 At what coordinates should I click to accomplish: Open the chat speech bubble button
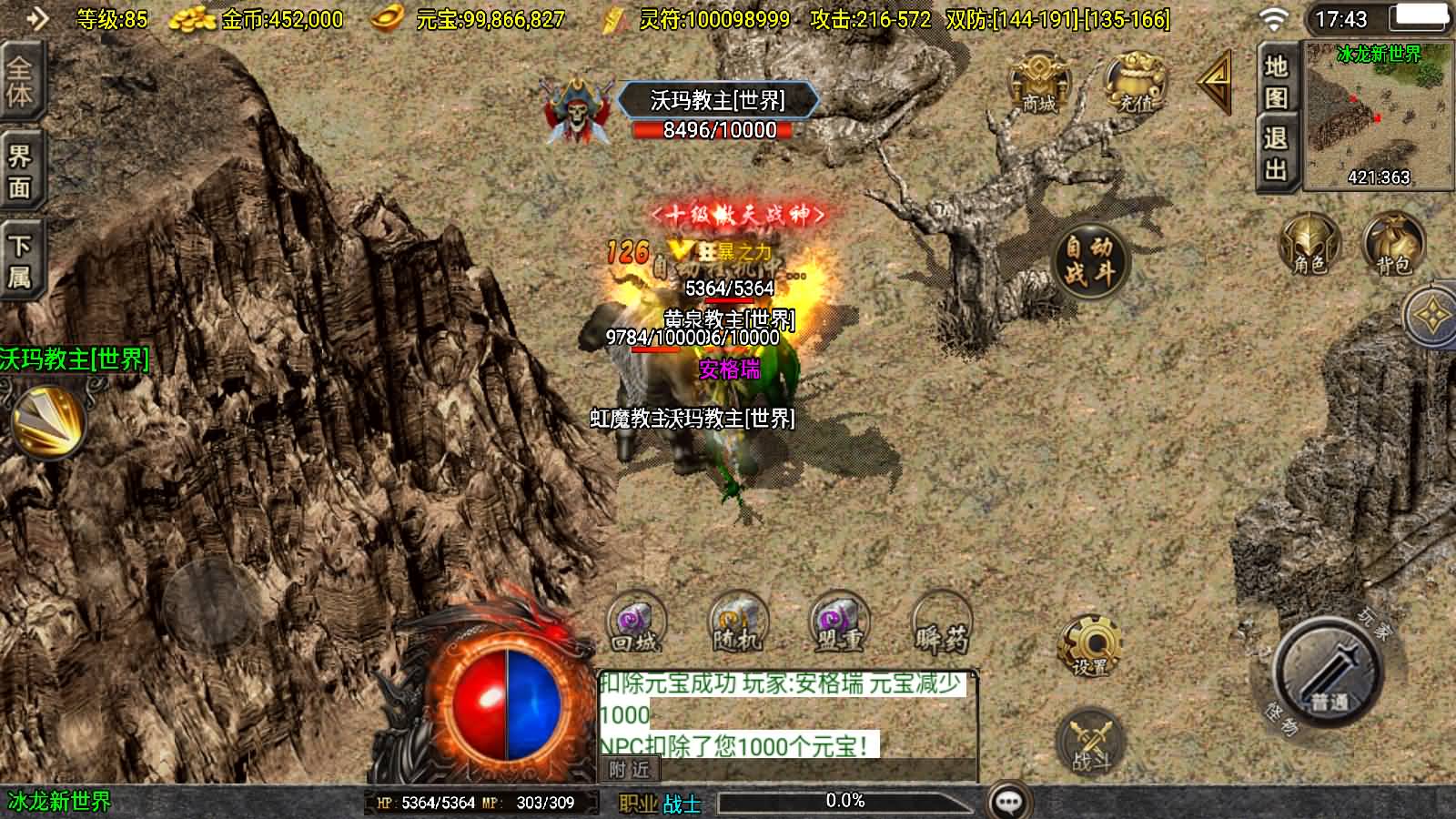click(x=1009, y=802)
